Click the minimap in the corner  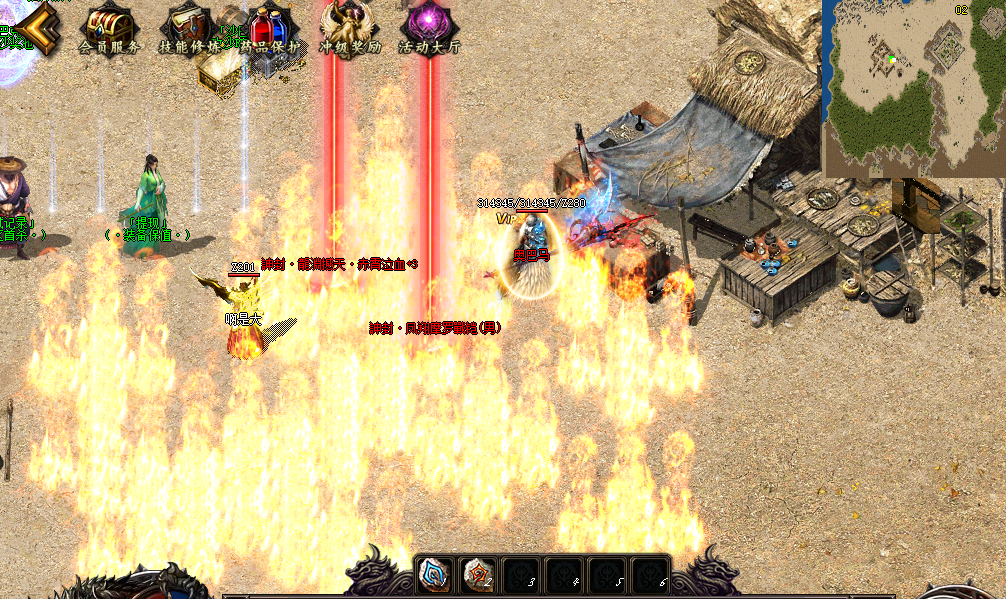(913, 88)
